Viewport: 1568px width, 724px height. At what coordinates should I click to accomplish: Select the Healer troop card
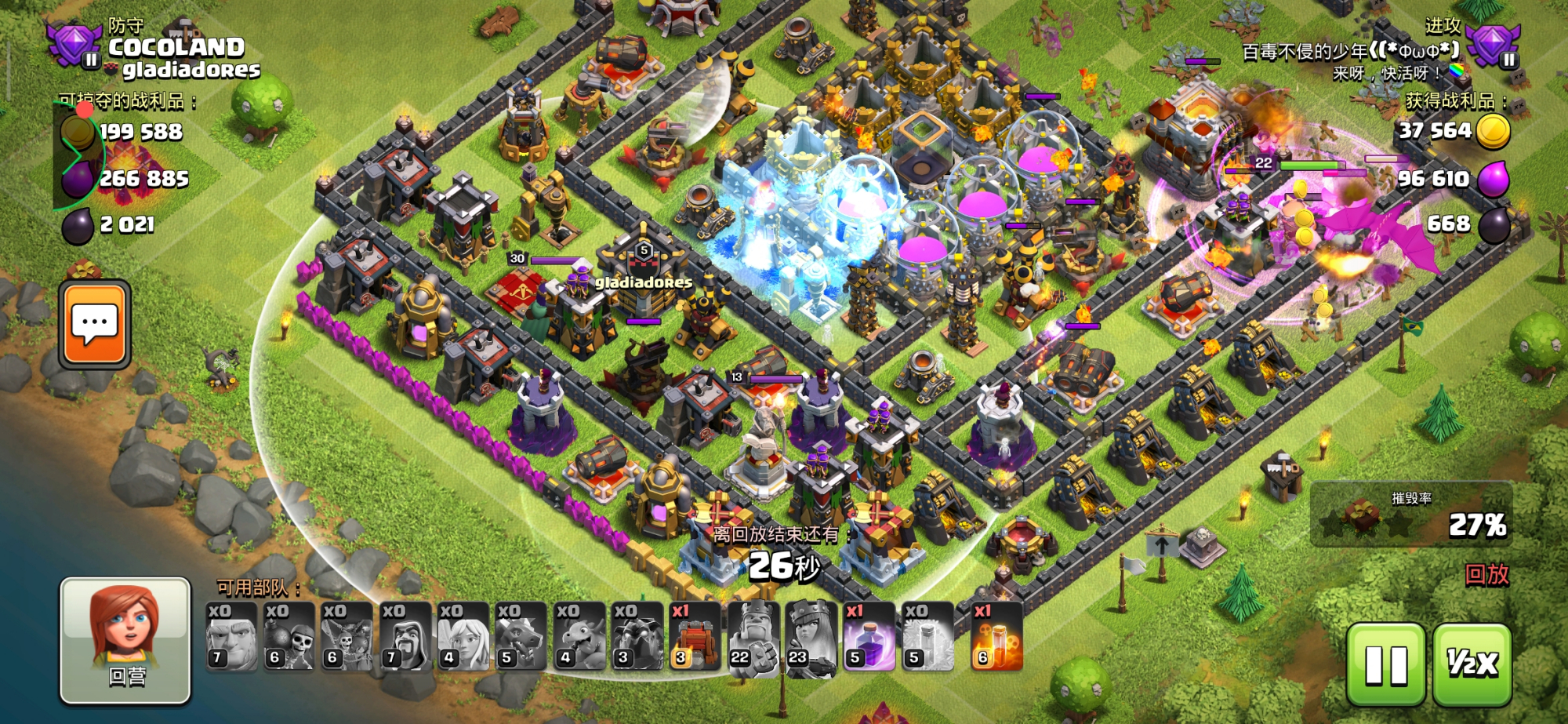pyautogui.click(x=463, y=636)
